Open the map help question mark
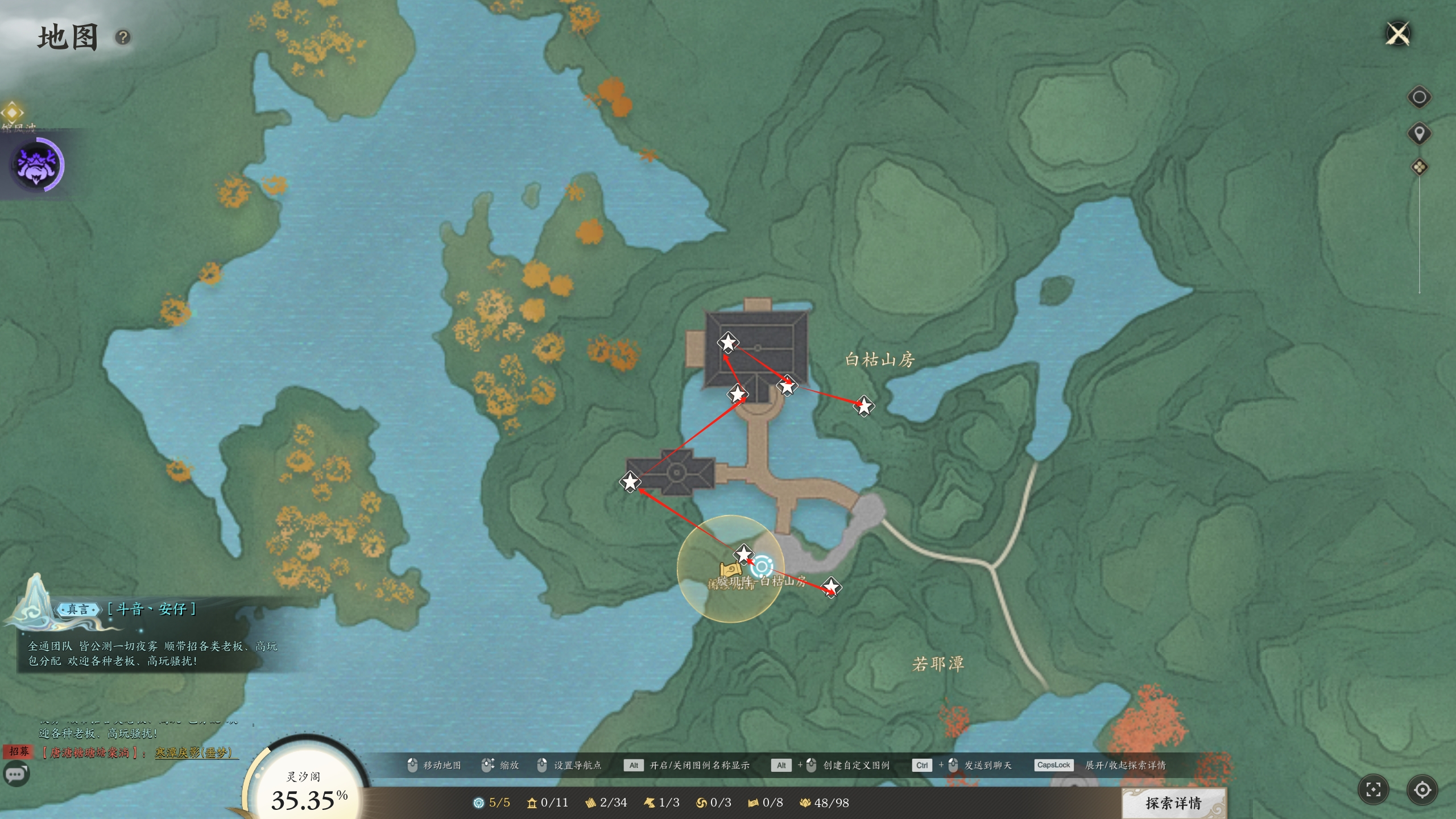This screenshot has height=819, width=1456. coord(123,38)
